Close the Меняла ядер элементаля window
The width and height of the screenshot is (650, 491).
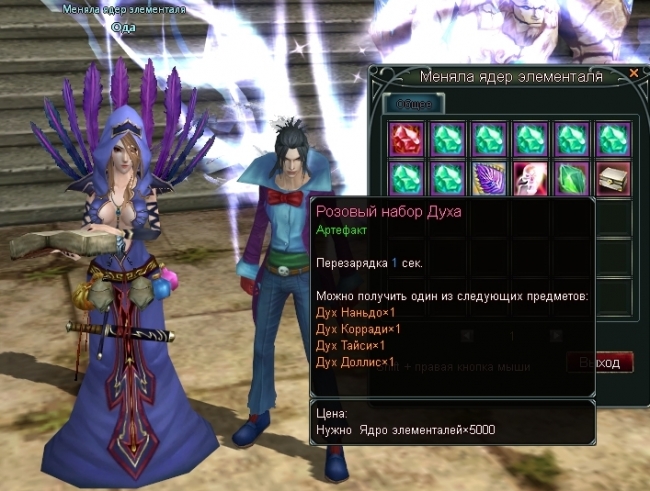634,73
